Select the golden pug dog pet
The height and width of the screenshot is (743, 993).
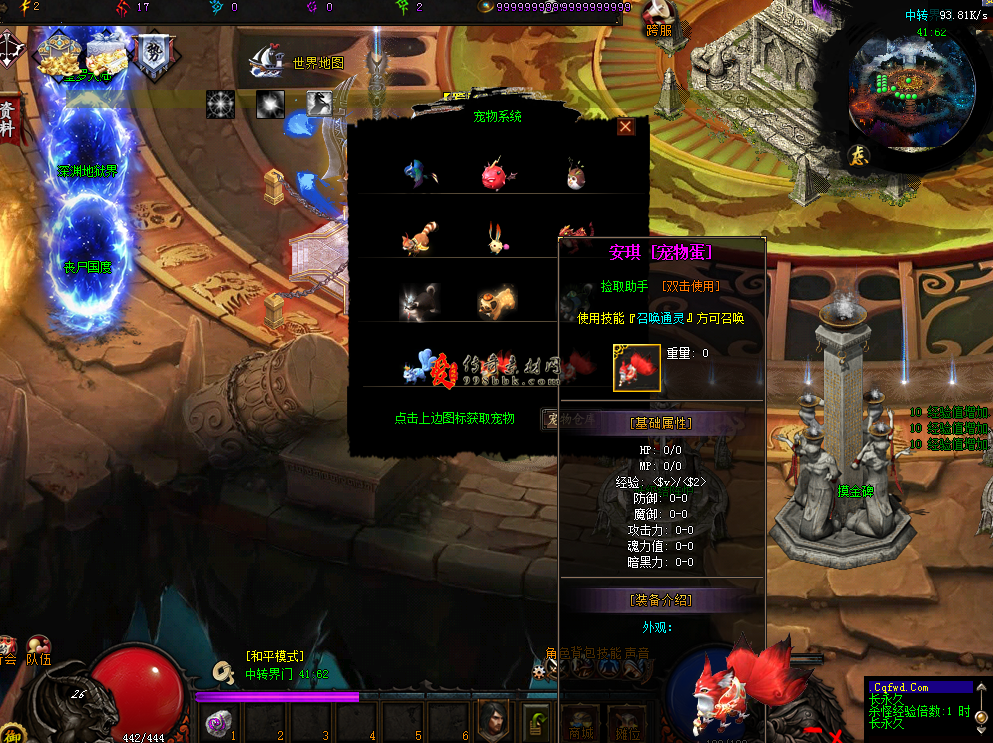click(495, 301)
